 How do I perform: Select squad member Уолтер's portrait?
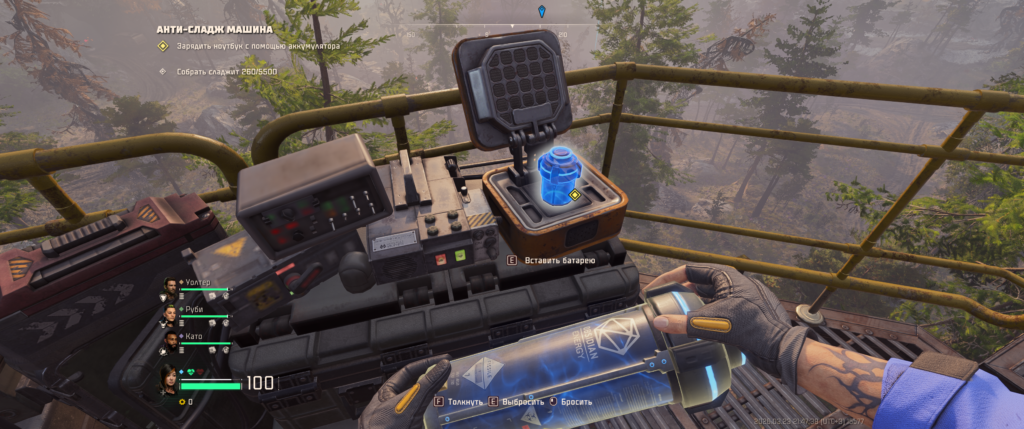click(170, 286)
